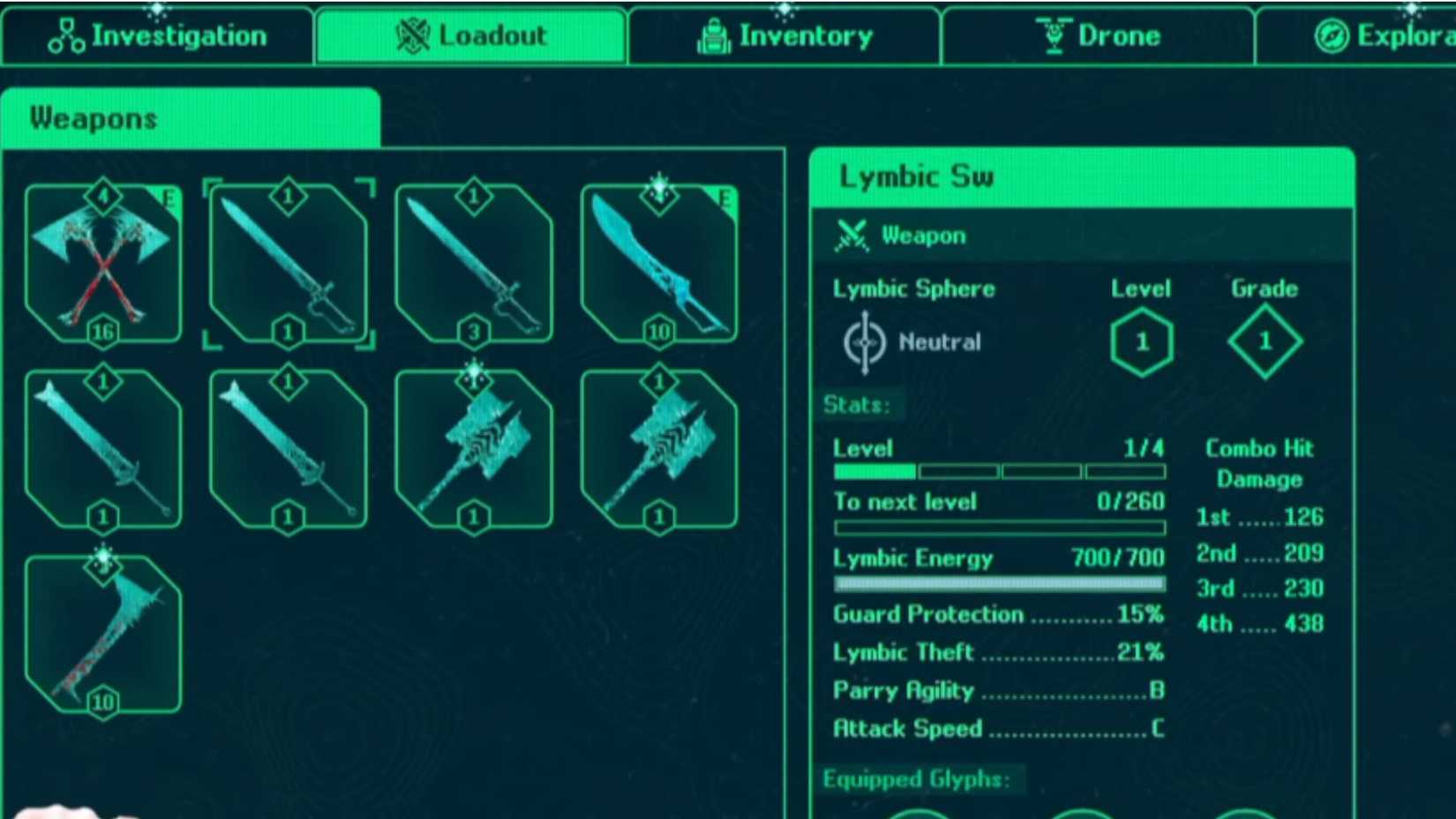Pick the sword slot numbered 3

click(474, 264)
